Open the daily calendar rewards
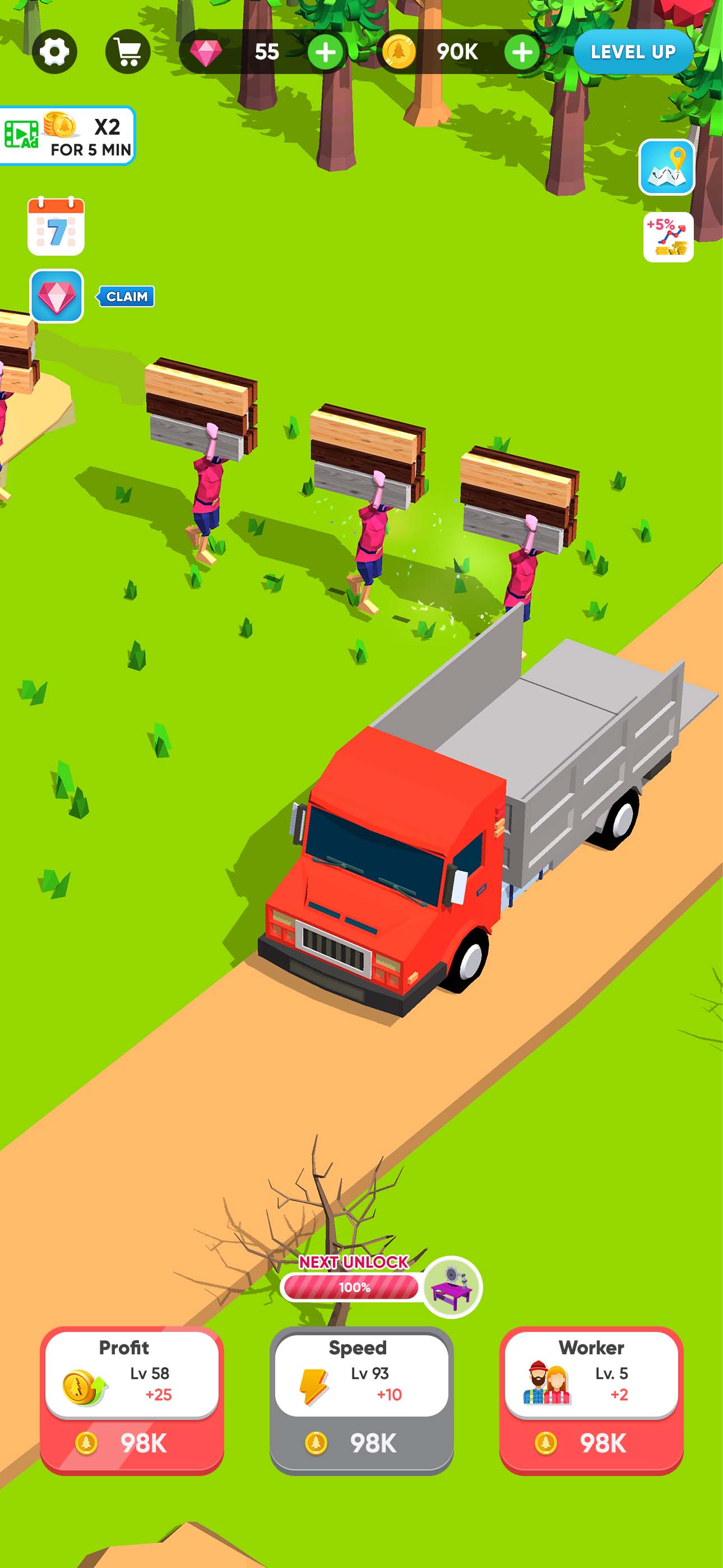The image size is (723, 1568). tap(57, 225)
